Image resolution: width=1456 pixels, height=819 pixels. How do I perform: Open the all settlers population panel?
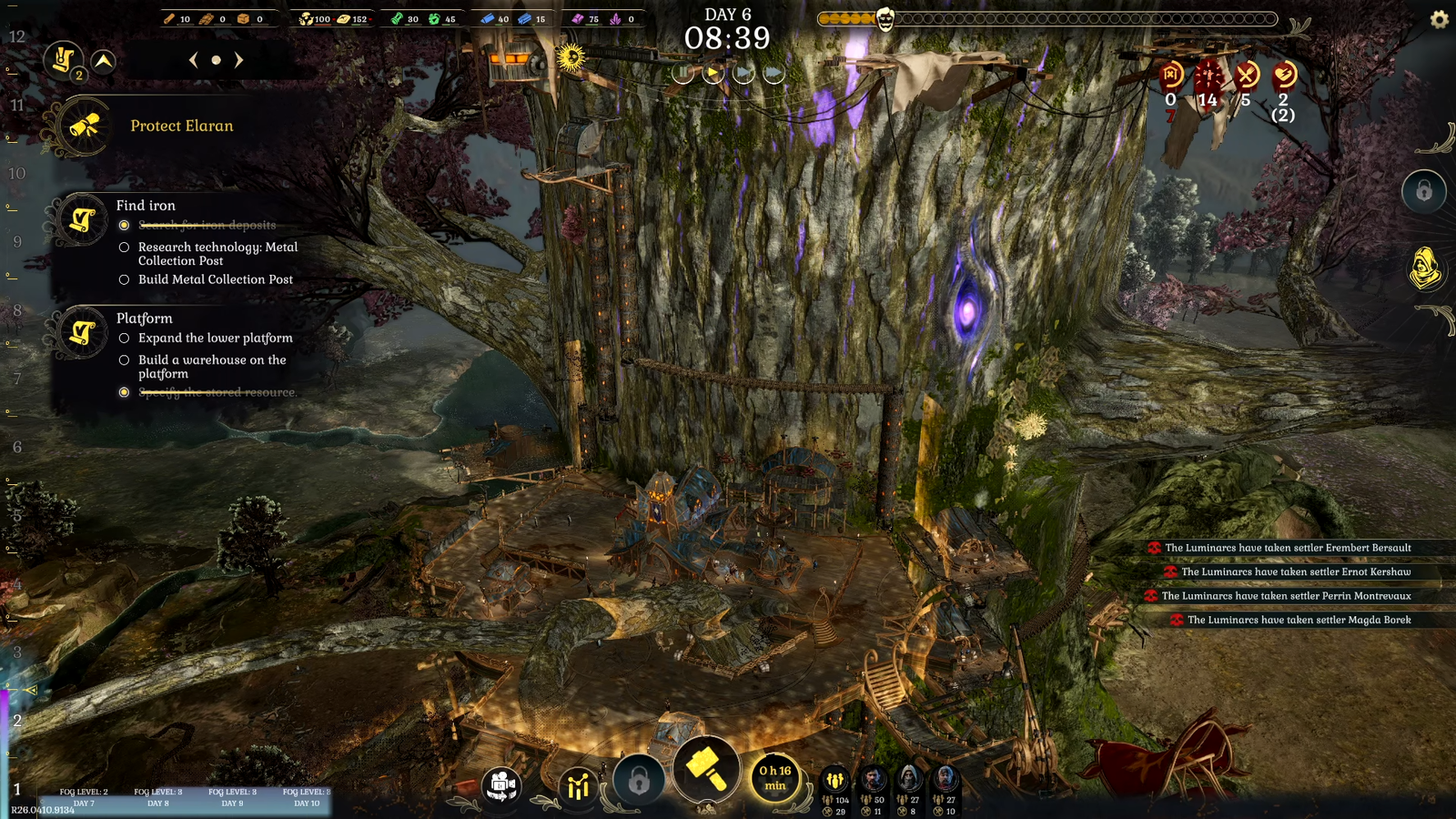tap(834, 780)
